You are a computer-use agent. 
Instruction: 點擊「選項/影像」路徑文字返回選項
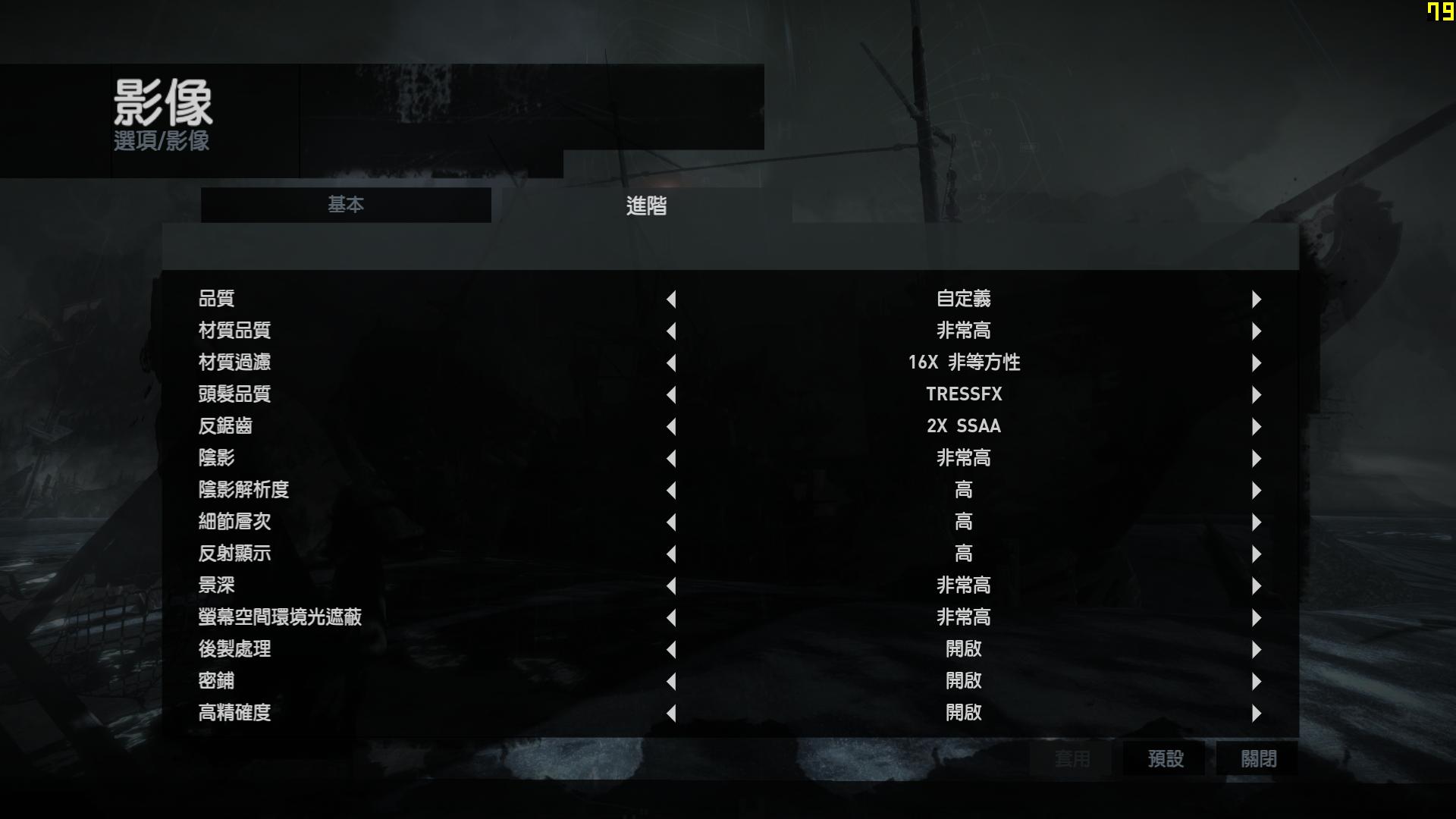pyautogui.click(x=161, y=141)
